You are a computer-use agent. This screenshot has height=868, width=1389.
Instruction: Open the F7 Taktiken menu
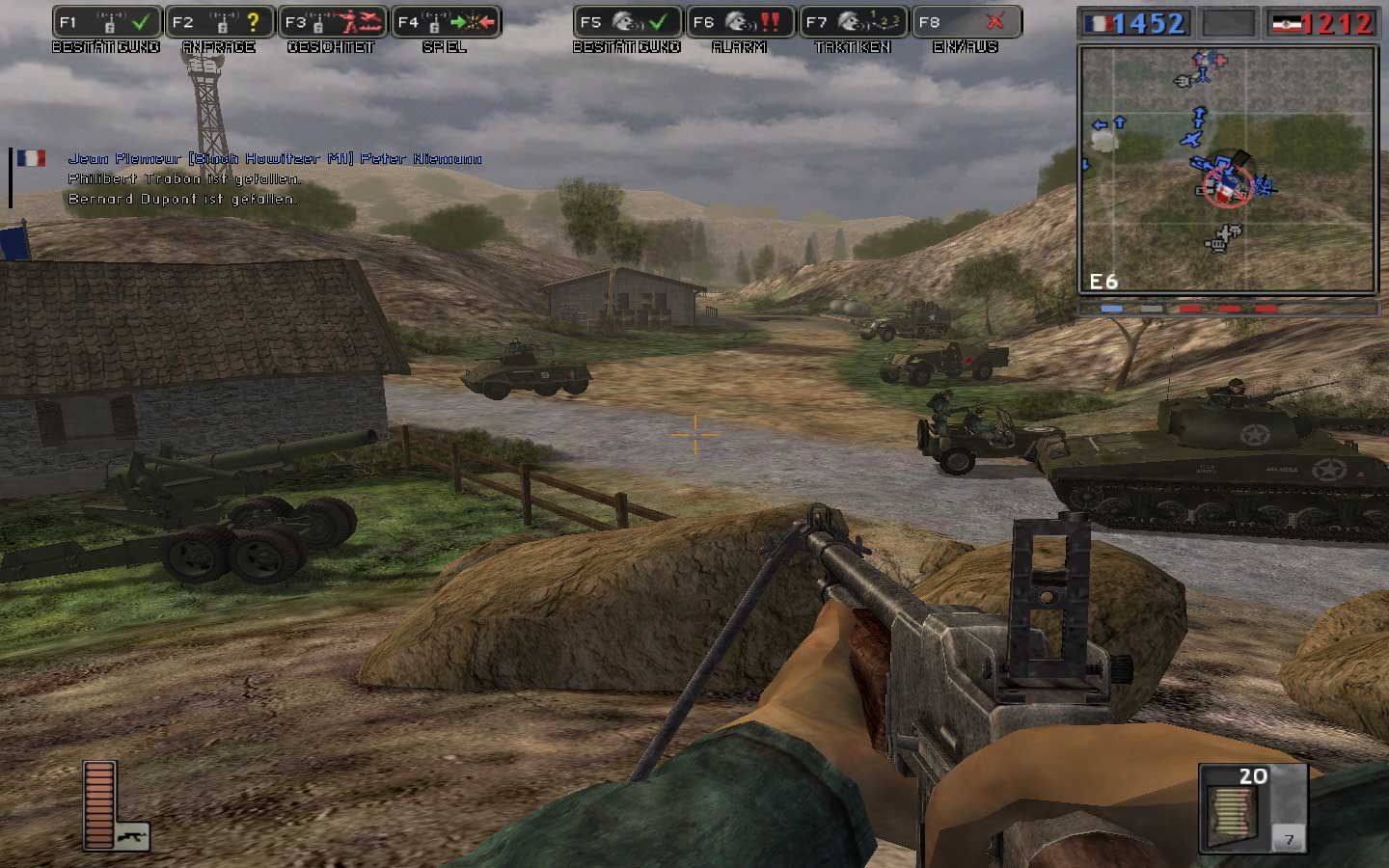[x=853, y=22]
